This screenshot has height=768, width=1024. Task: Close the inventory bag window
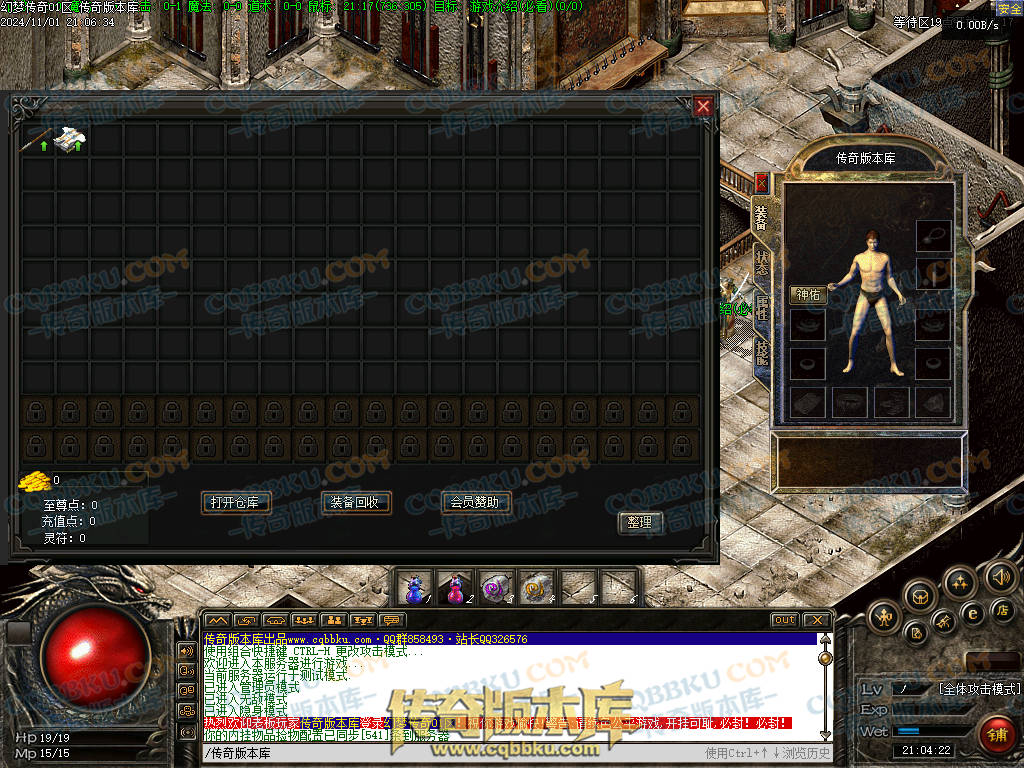click(704, 106)
